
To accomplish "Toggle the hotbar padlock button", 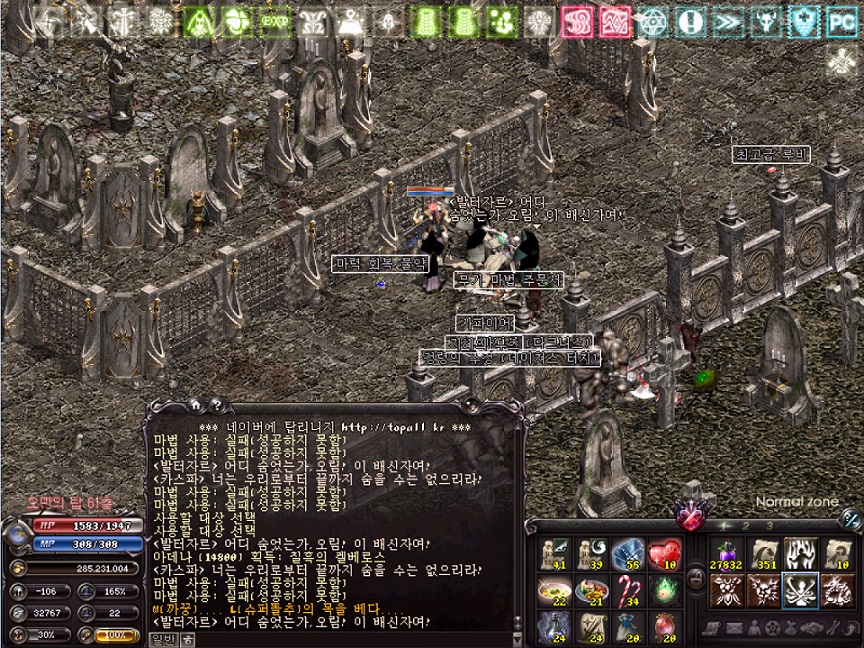I will pos(695,578).
